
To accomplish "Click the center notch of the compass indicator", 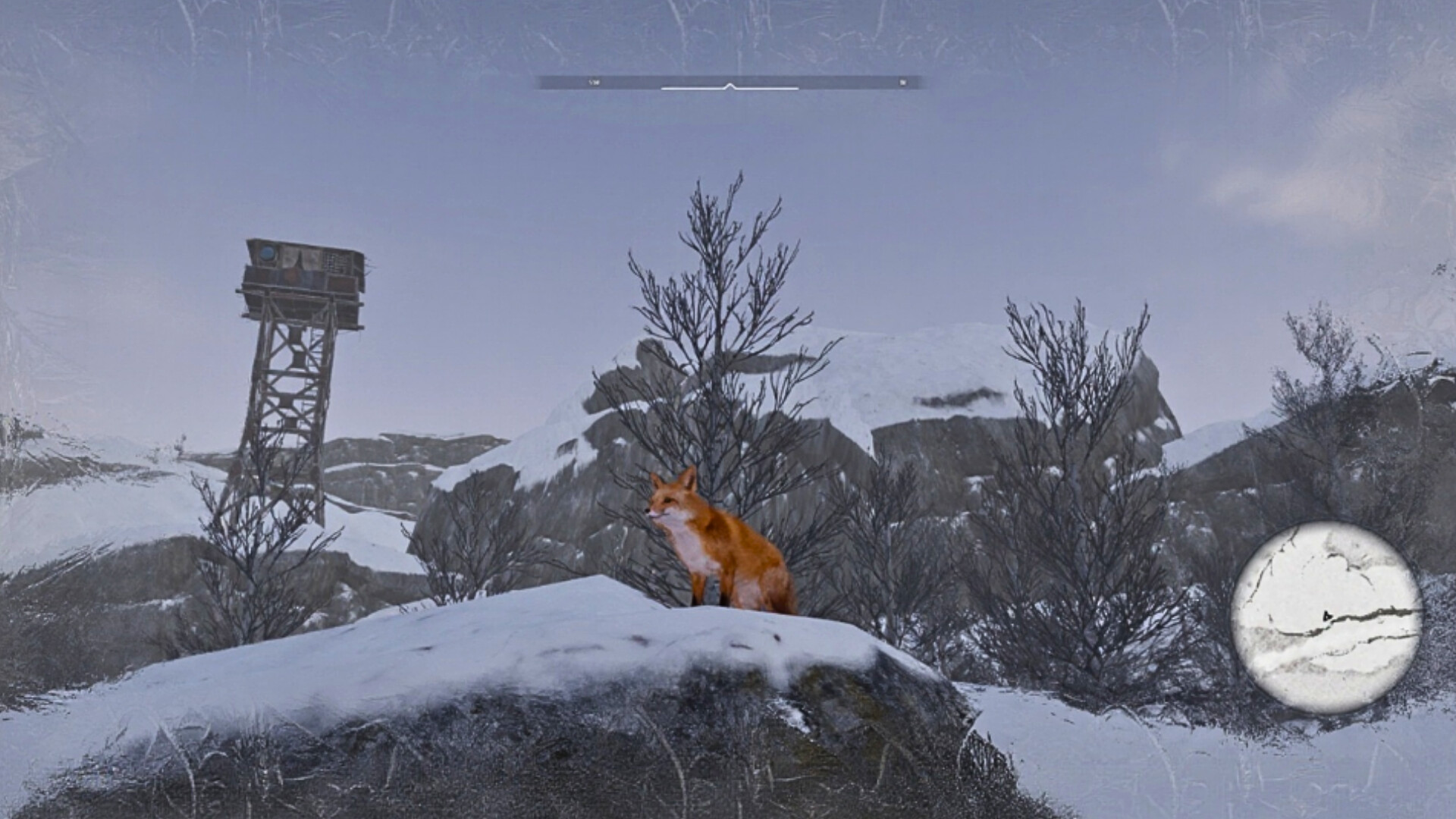I will click(x=730, y=86).
